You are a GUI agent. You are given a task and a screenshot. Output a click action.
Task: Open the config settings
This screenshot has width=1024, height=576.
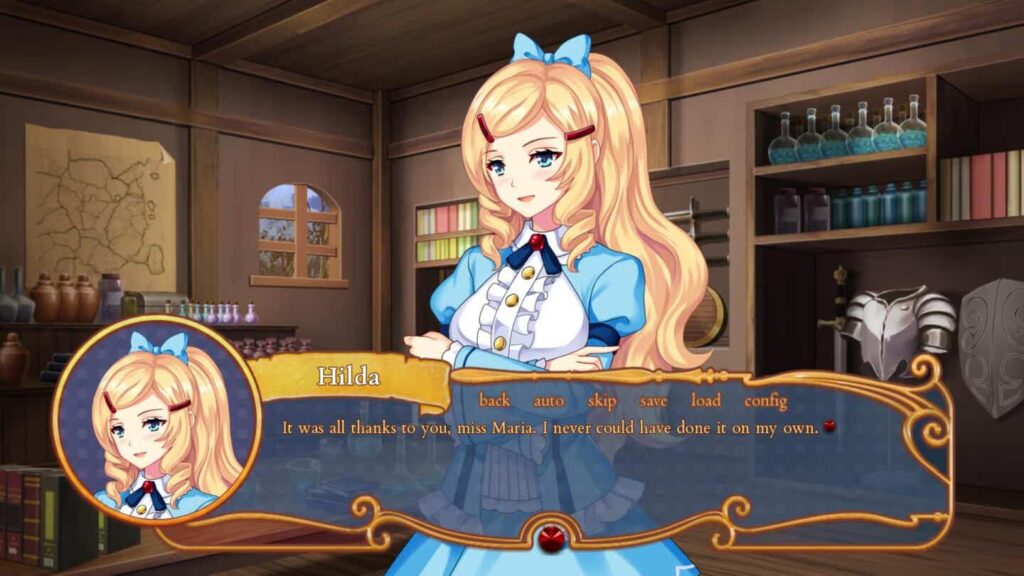[x=766, y=401]
